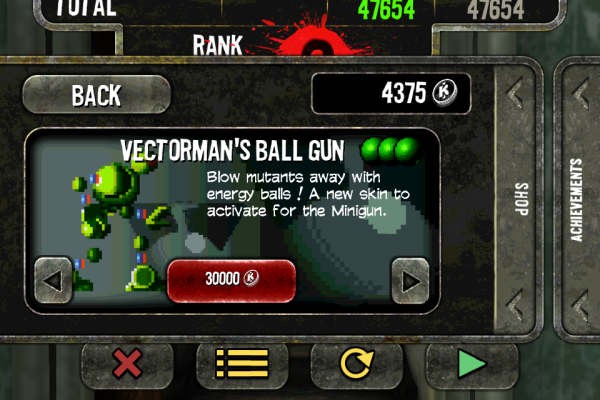Open the Shop side tab
Viewport: 600px width, 400px height.
coord(520,195)
